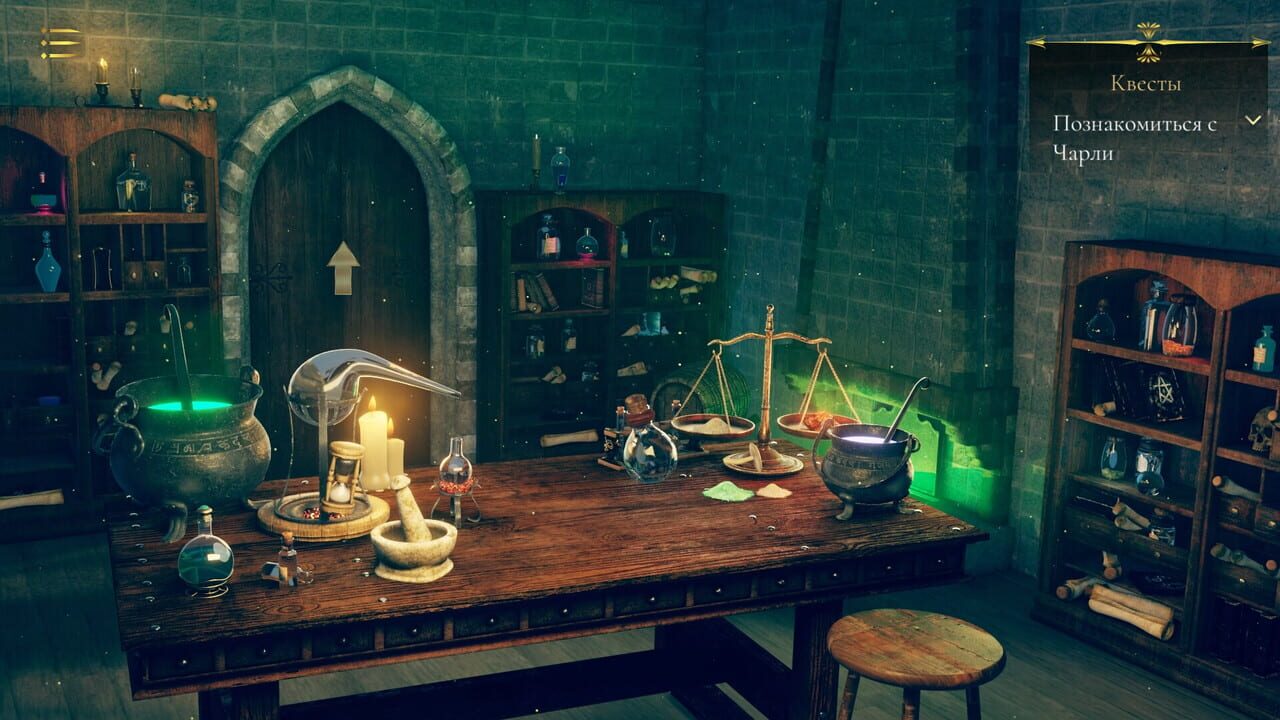Image resolution: width=1280 pixels, height=720 pixels.
Task: Click the pile of green powder on the table
Action: coord(727,490)
